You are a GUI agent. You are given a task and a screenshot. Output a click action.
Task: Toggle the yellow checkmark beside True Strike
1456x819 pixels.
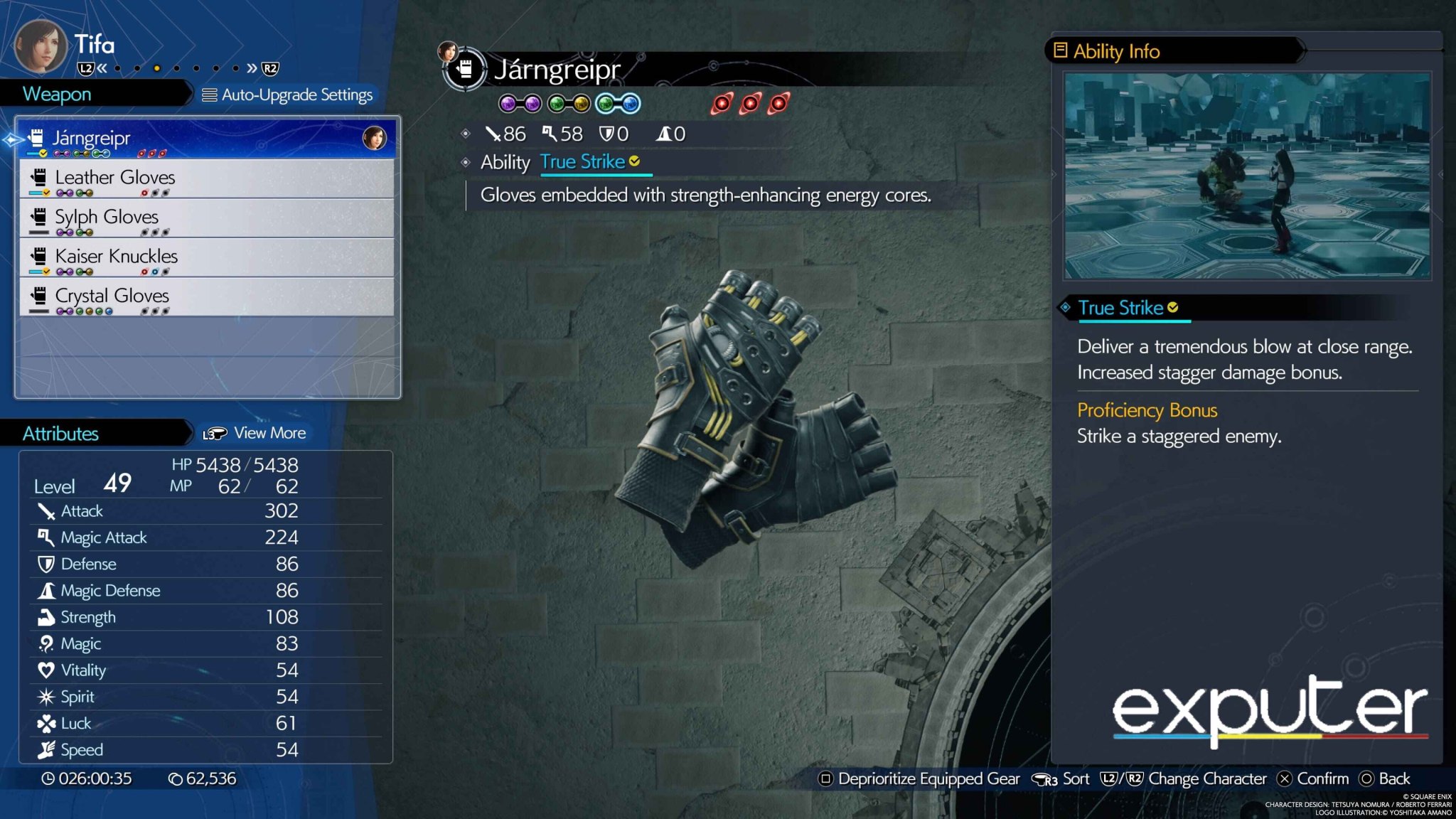pos(634,162)
